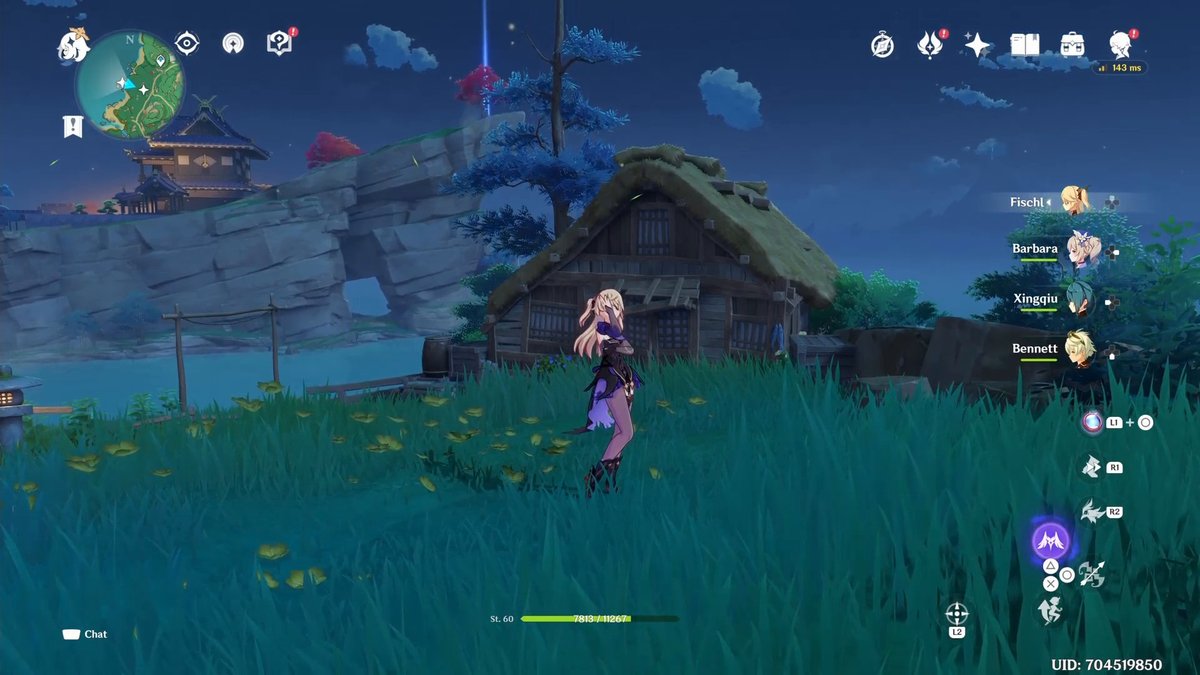Open the Paimon menu
This screenshot has height=675, width=1200.
(74, 45)
